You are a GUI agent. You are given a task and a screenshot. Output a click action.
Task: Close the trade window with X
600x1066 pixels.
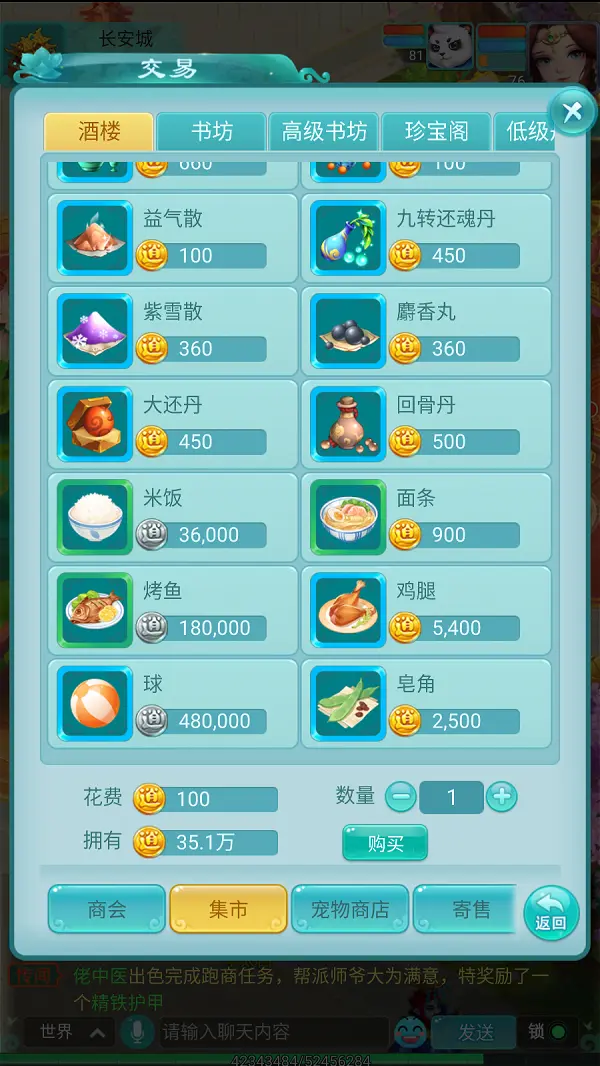point(572,112)
